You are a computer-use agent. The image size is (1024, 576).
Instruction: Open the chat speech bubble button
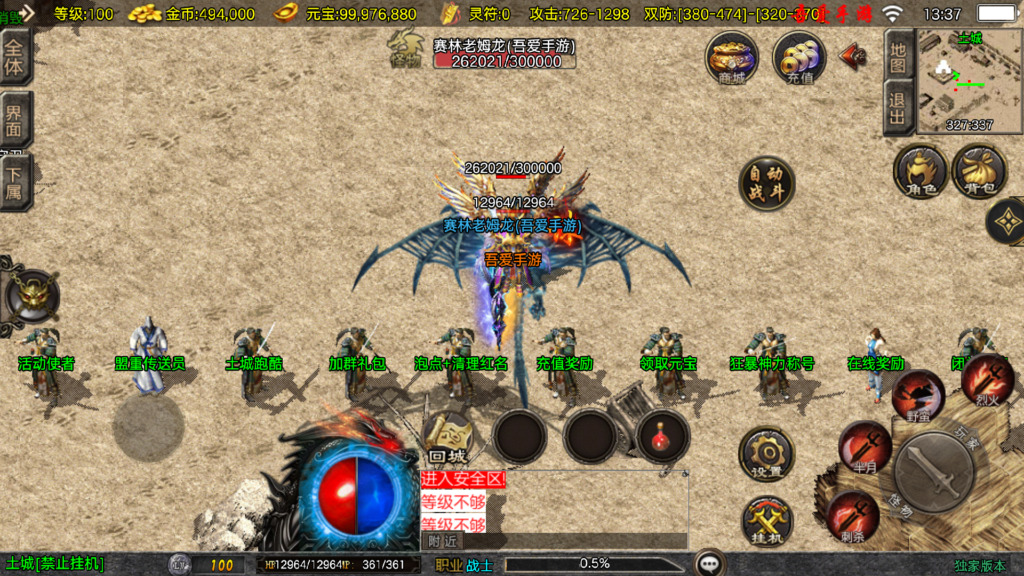[x=711, y=563]
